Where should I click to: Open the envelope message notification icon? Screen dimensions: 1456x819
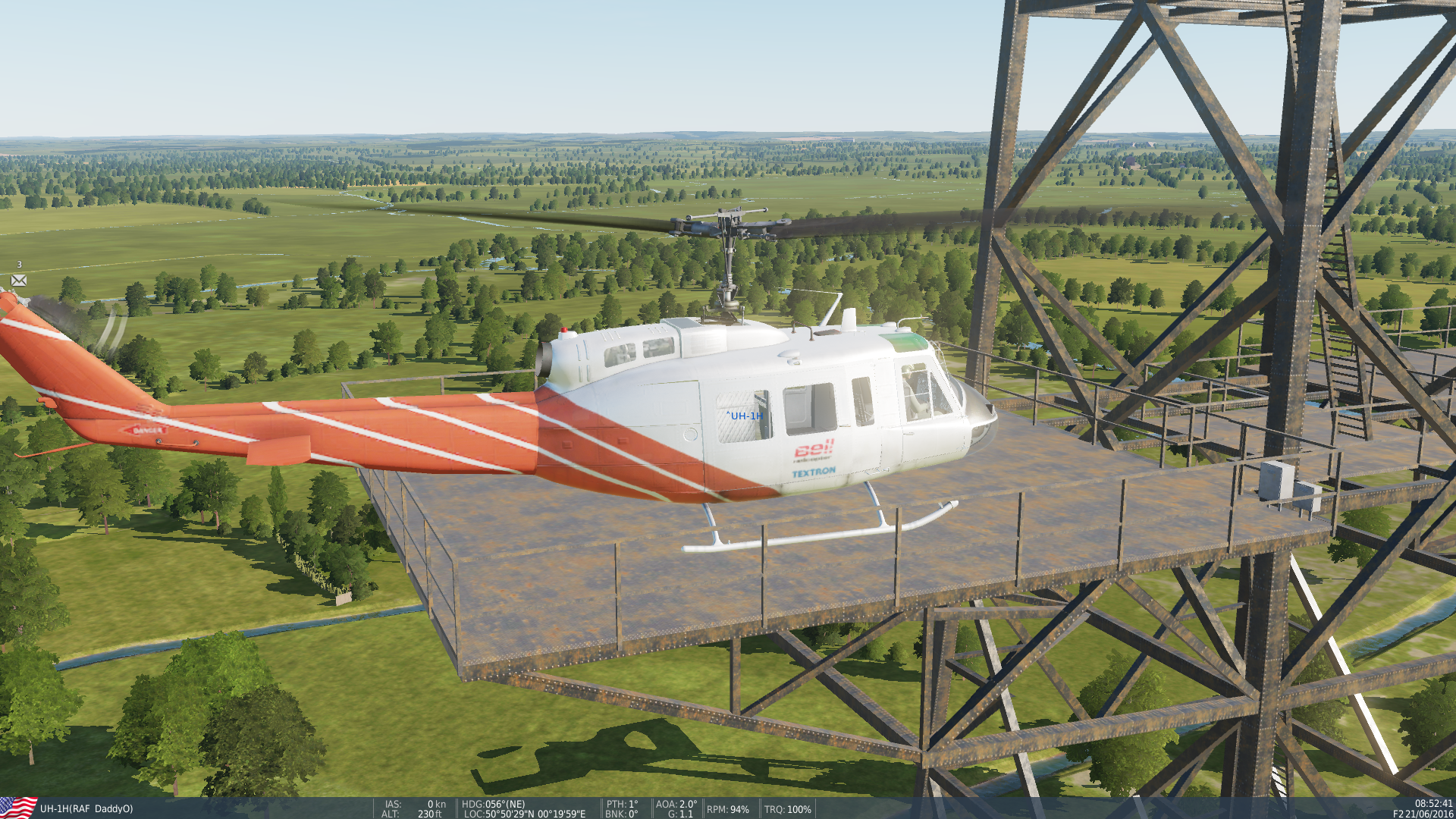point(19,281)
